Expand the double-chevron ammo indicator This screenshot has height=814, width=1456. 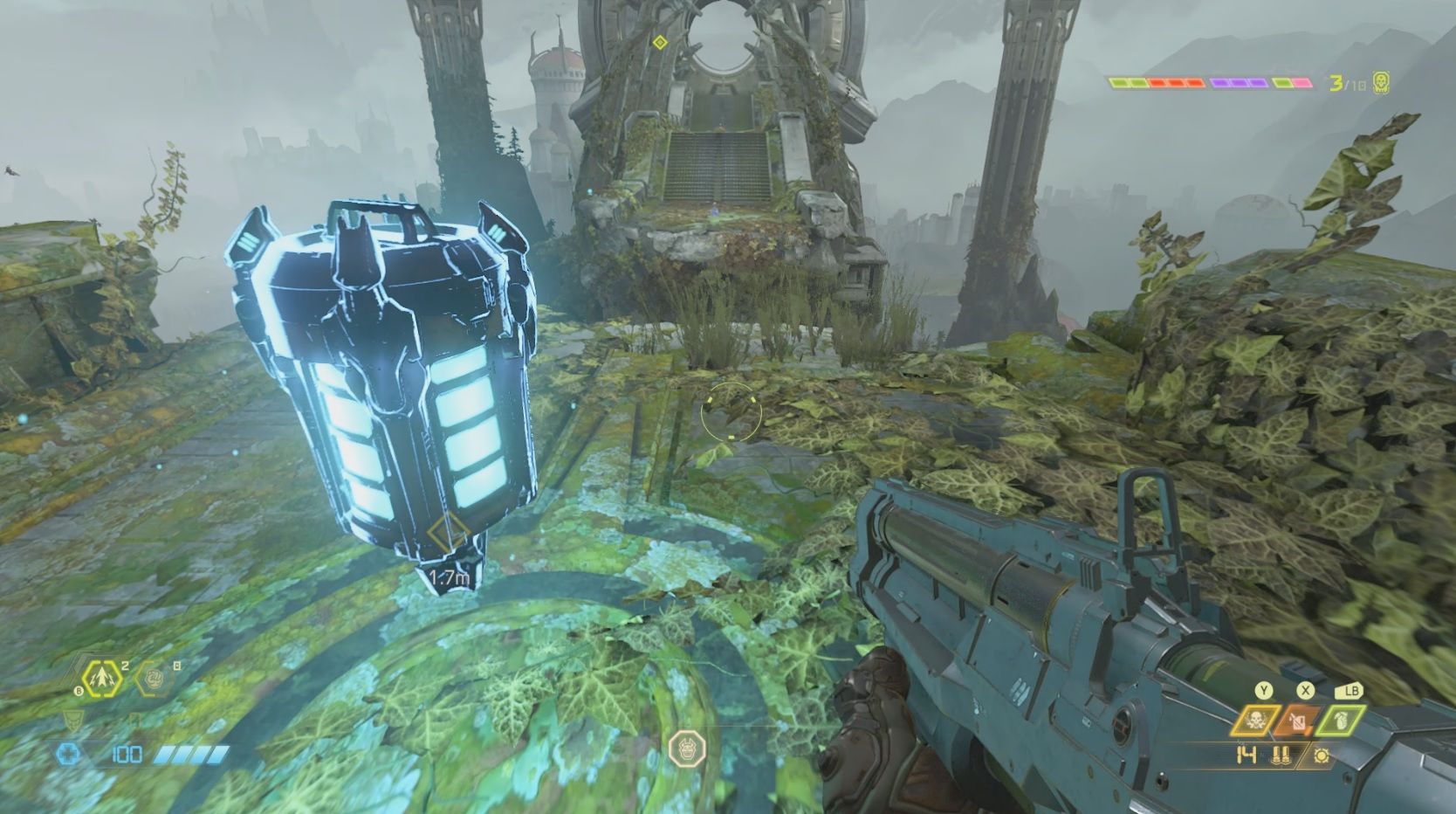pos(1281,754)
